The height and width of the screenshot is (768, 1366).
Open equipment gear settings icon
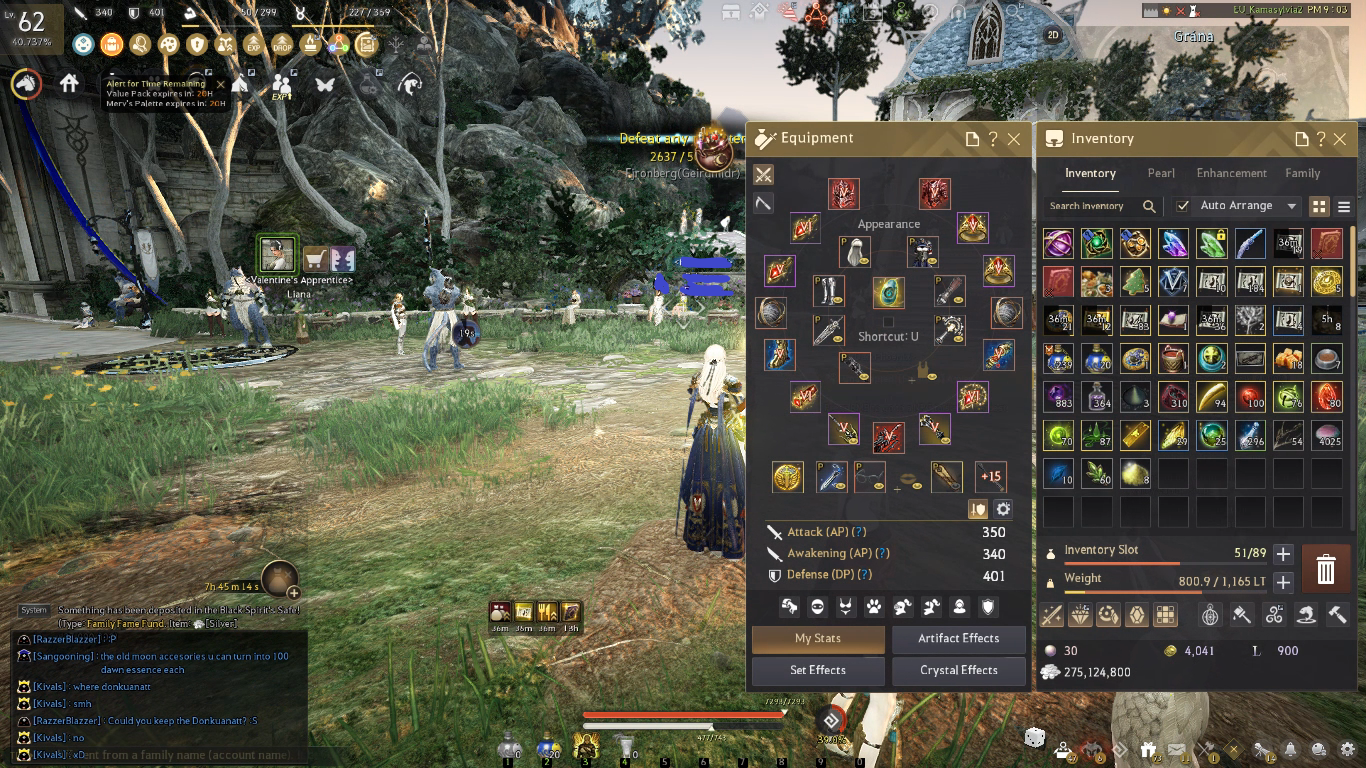pos(1003,509)
